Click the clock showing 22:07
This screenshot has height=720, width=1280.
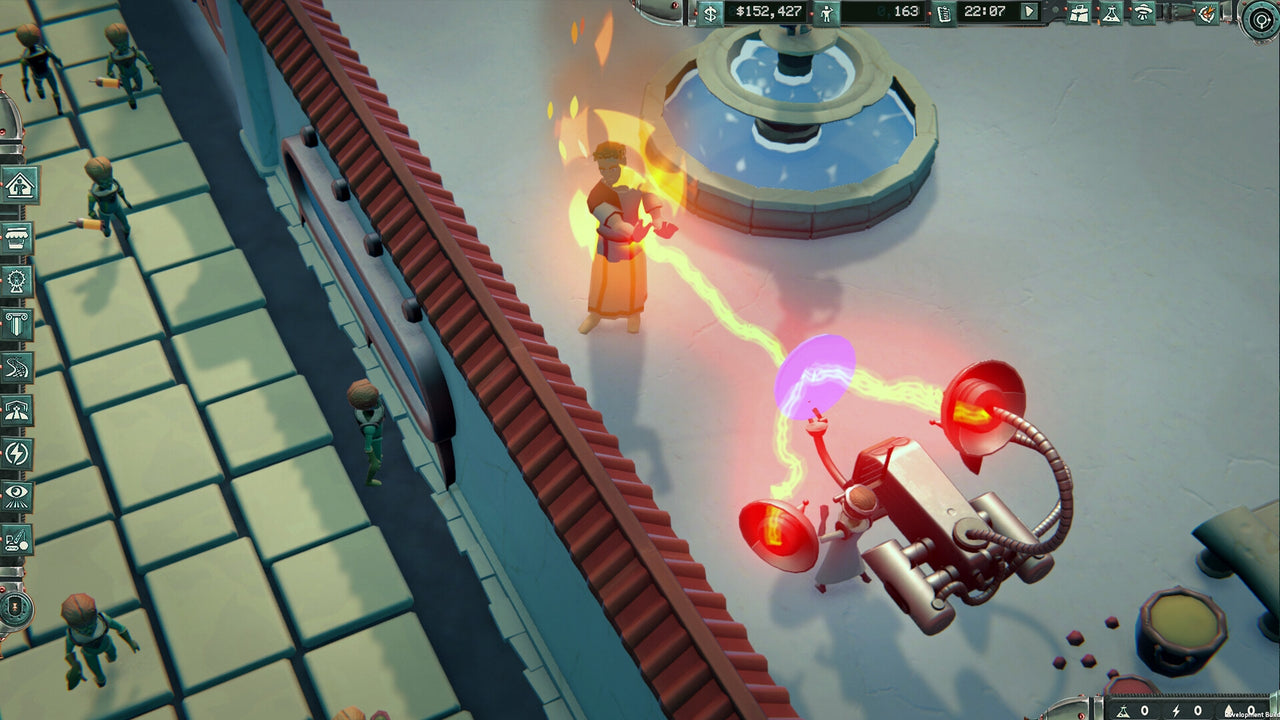click(x=985, y=14)
